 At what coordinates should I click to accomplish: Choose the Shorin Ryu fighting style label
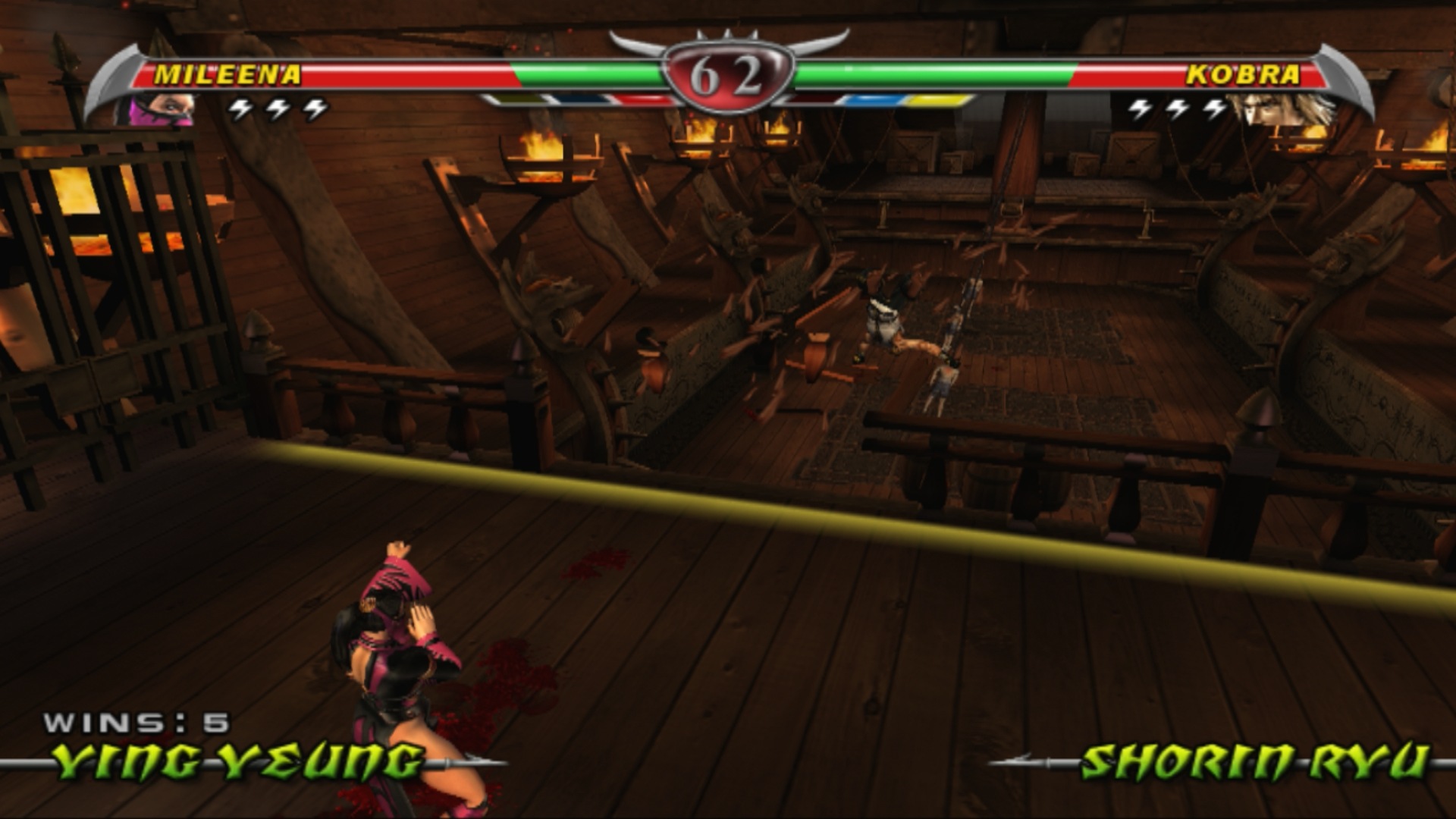1254,761
